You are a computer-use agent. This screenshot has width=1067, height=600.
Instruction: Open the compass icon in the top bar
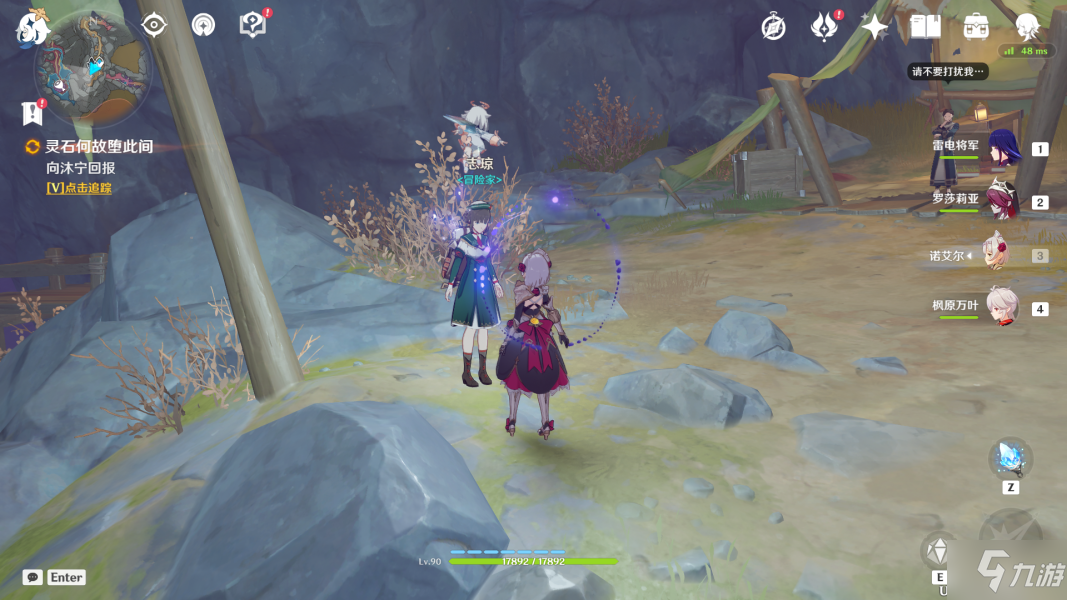(773, 27)
